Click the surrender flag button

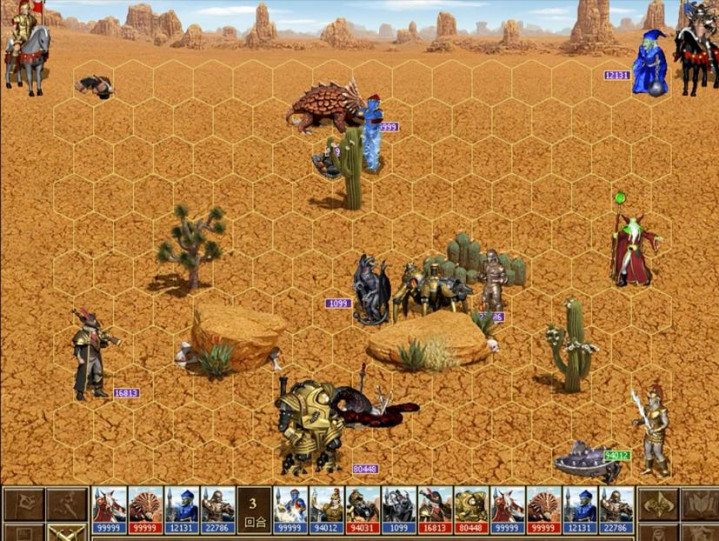click(24, 503)
